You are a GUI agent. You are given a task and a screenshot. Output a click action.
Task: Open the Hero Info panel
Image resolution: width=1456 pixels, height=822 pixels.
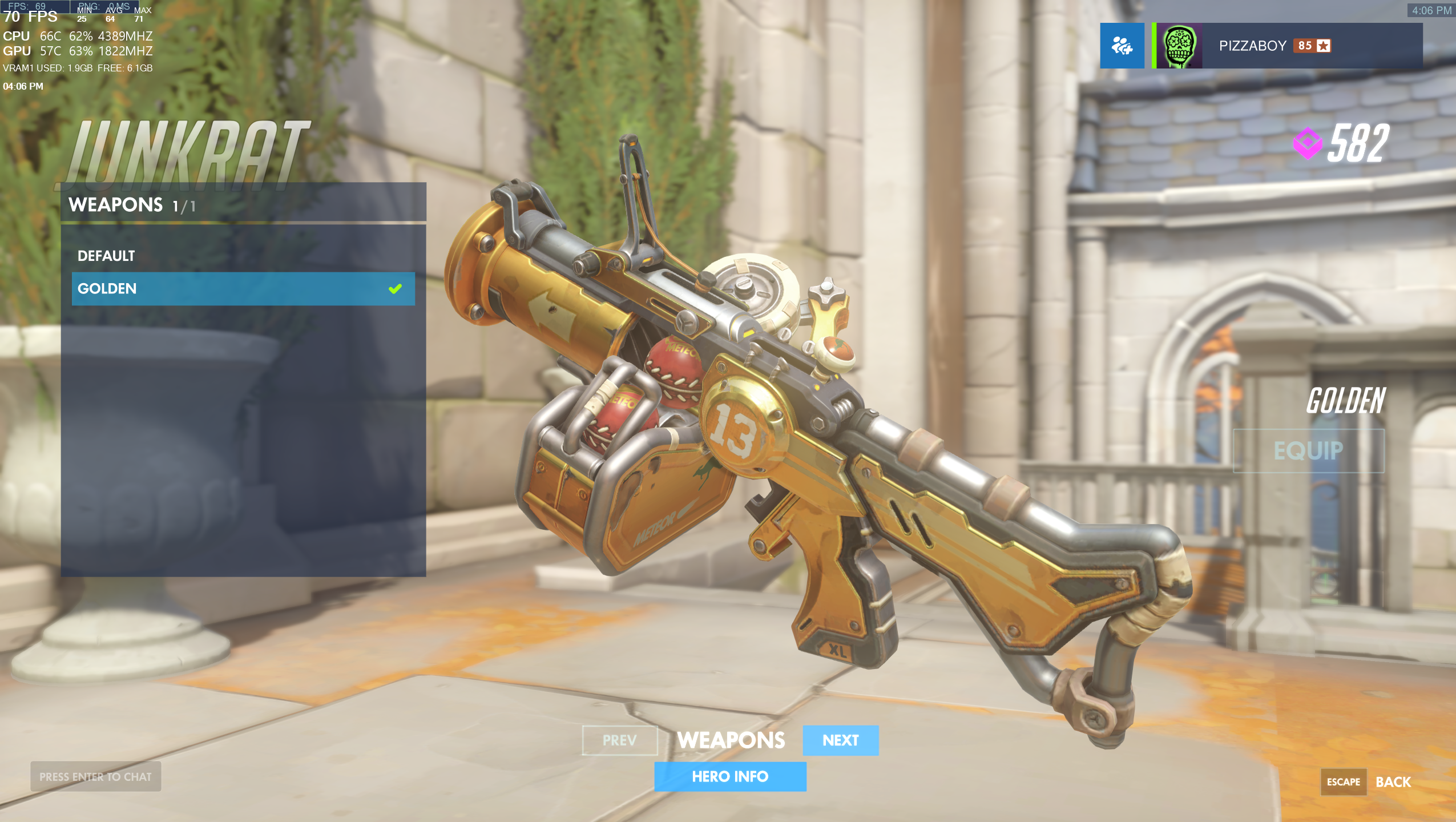(730, 776)
